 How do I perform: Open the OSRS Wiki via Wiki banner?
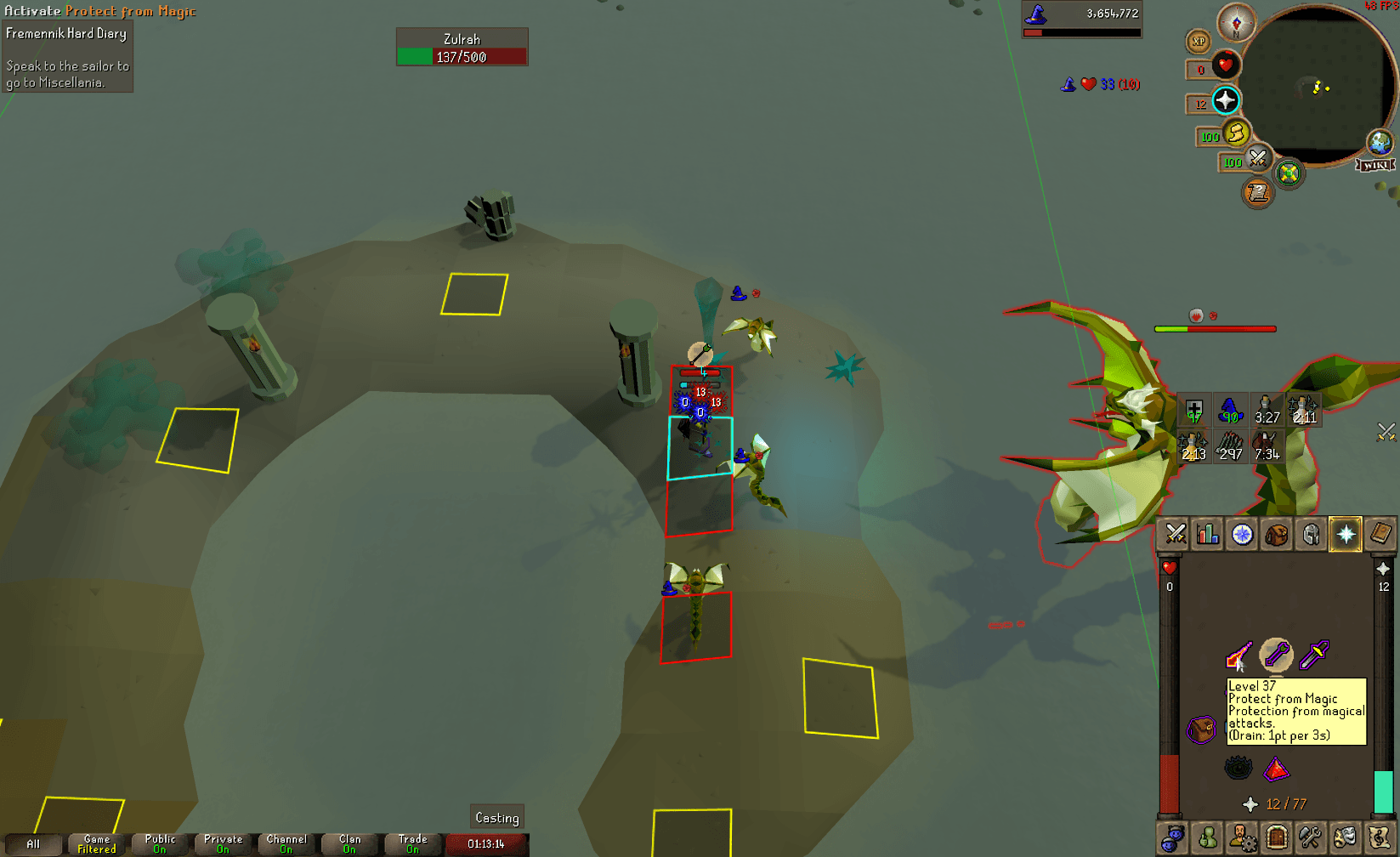coord(1374,165)
